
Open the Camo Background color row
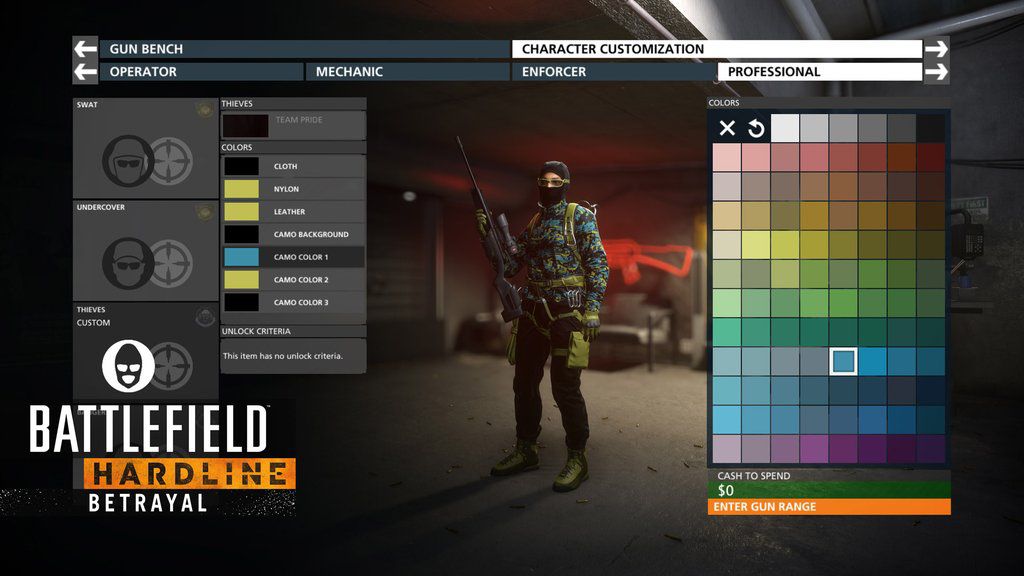point(293,234)
